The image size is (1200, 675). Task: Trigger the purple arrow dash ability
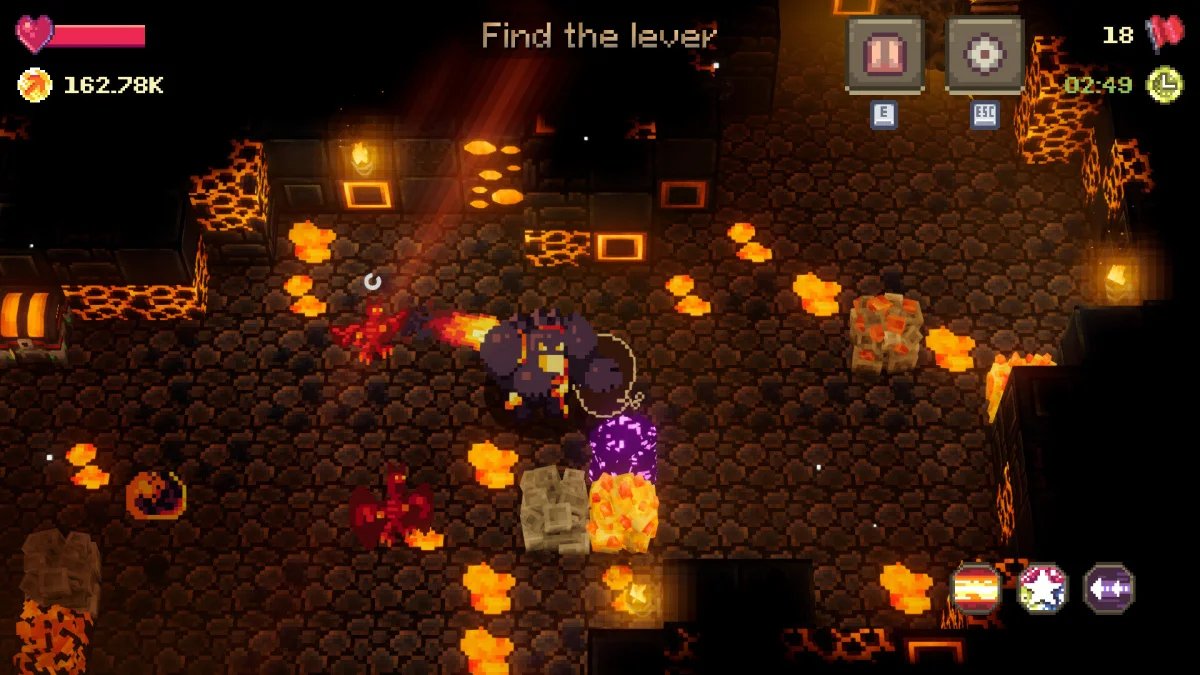tap(1109, 589)
